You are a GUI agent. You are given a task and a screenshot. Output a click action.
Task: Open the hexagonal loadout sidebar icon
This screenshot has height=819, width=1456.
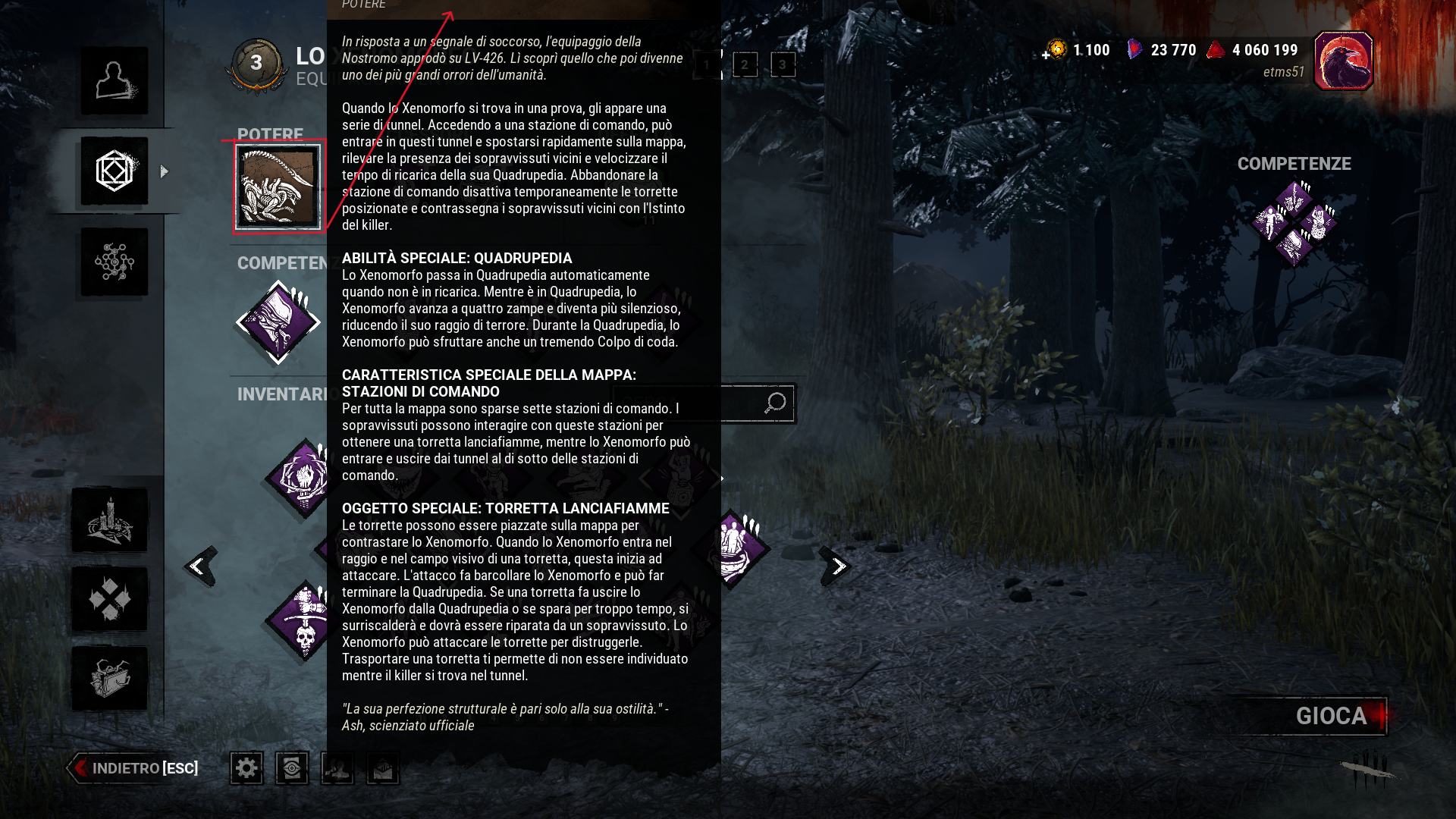pyautogui.click(x=114, y=171)
